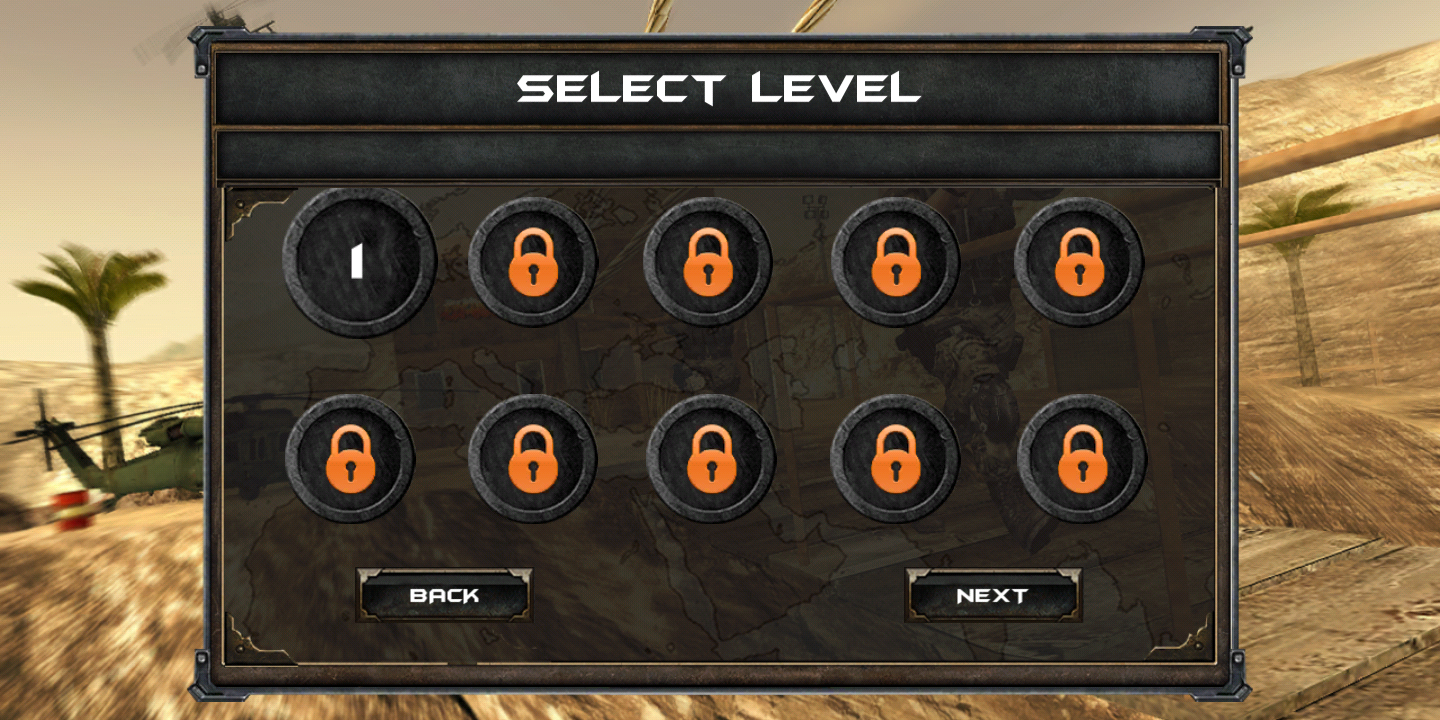The image size is (1440, 720).
Task: Go back with the BACK button
Action: (444, 595)
